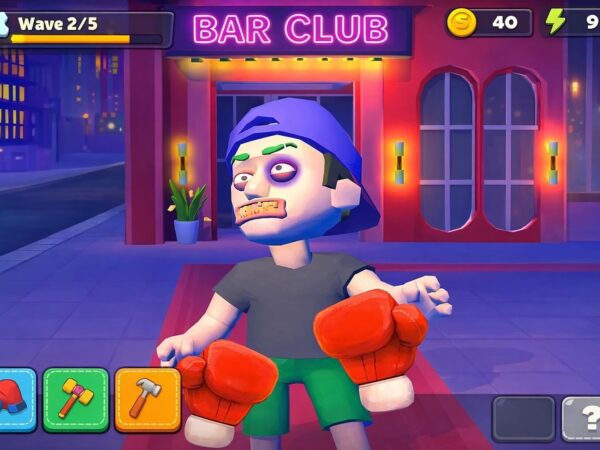
Task: Tap the green lightning energy icon
Action: (x=556, y=22)
